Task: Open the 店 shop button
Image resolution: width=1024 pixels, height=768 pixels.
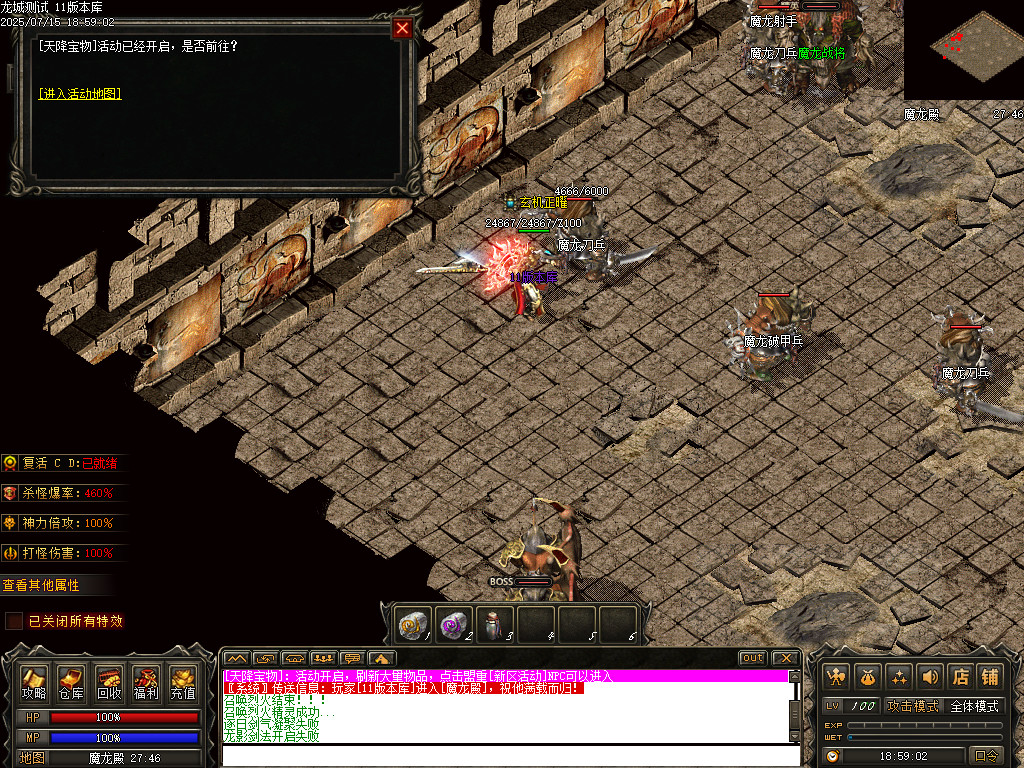Action: (960, 676)
